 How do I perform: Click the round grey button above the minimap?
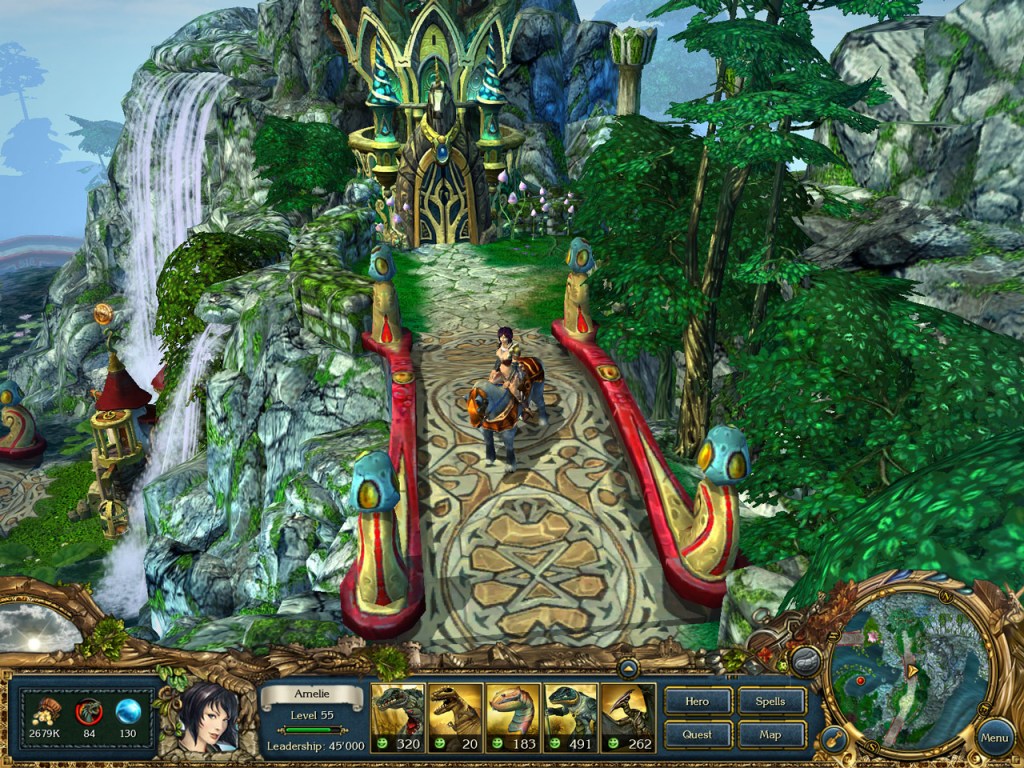pos(805,660)
